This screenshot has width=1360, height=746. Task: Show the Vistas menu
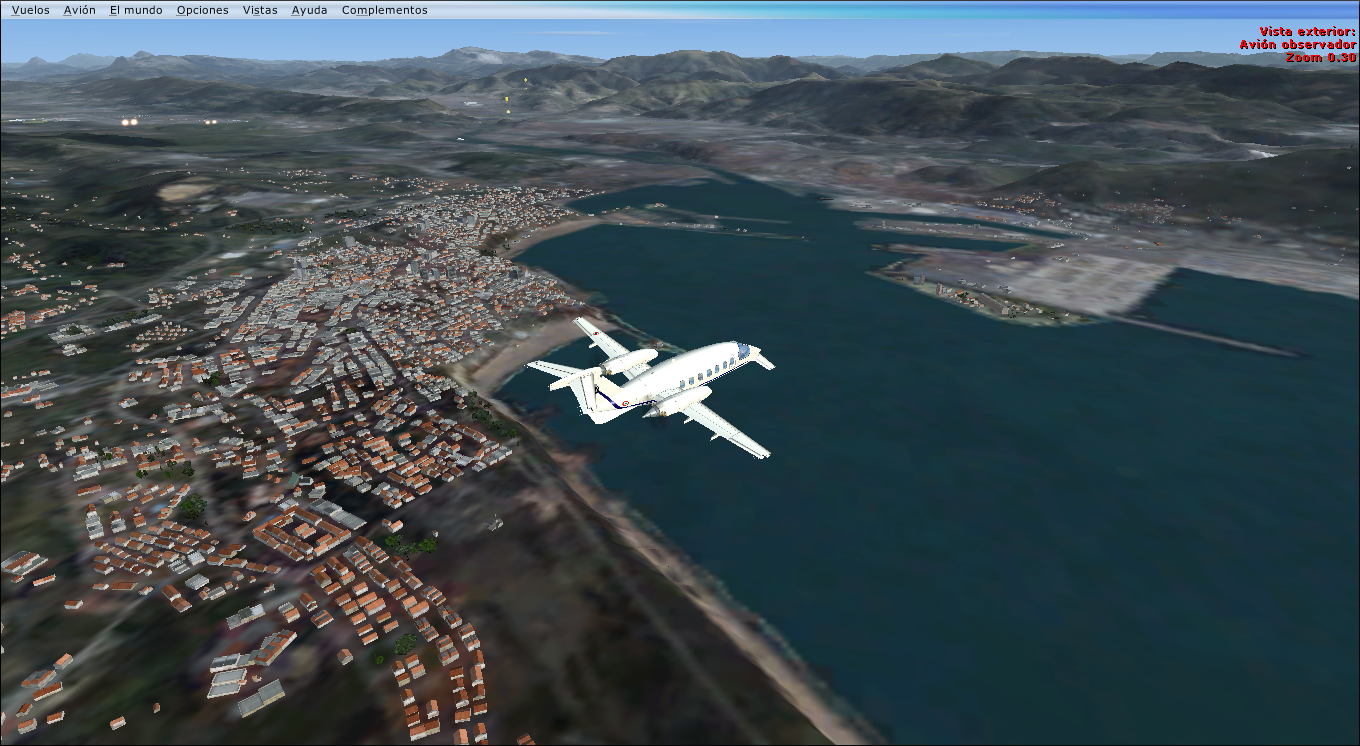point(260,10)
